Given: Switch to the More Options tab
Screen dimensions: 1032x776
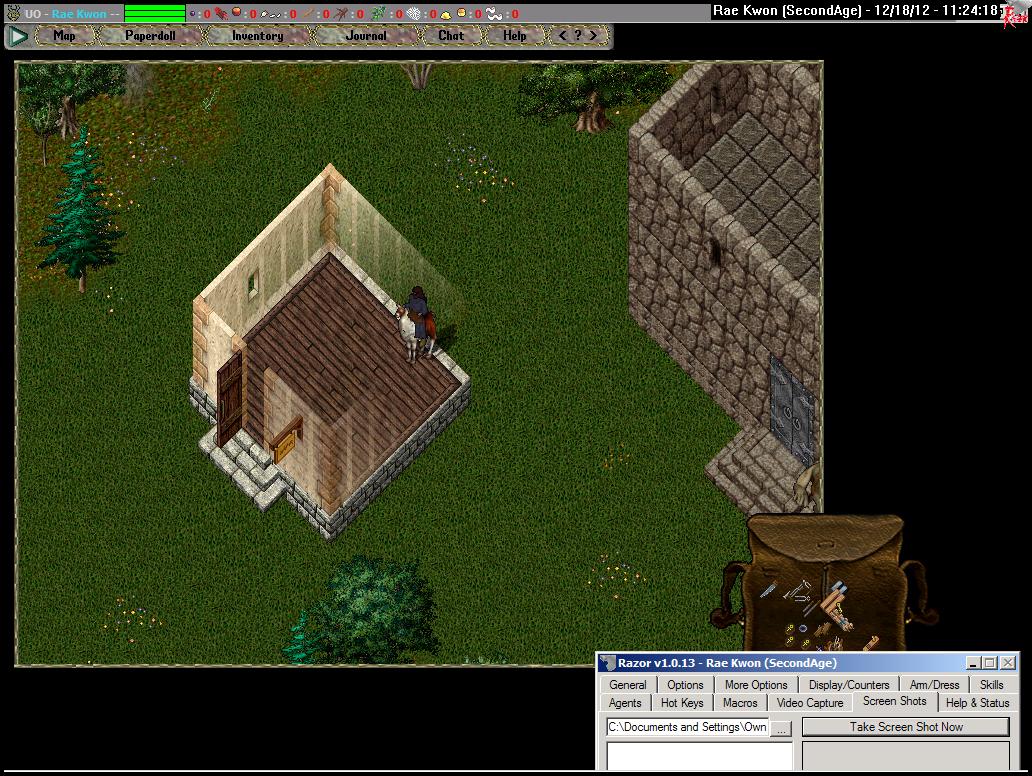Looking at the screenshot, I should pos(756,685).
